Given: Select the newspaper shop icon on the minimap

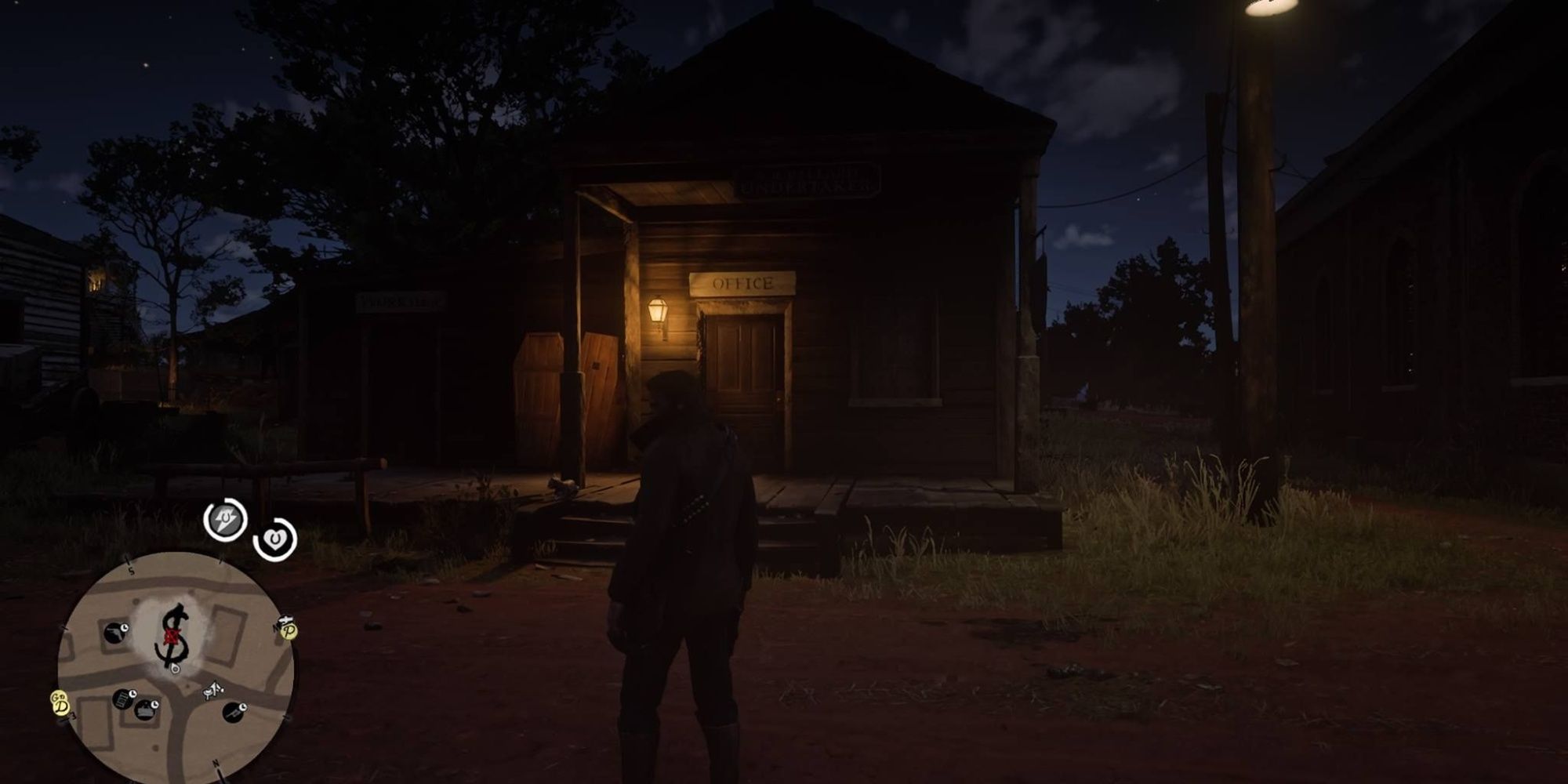Looking at the screenshot, I should pos(122,699).
